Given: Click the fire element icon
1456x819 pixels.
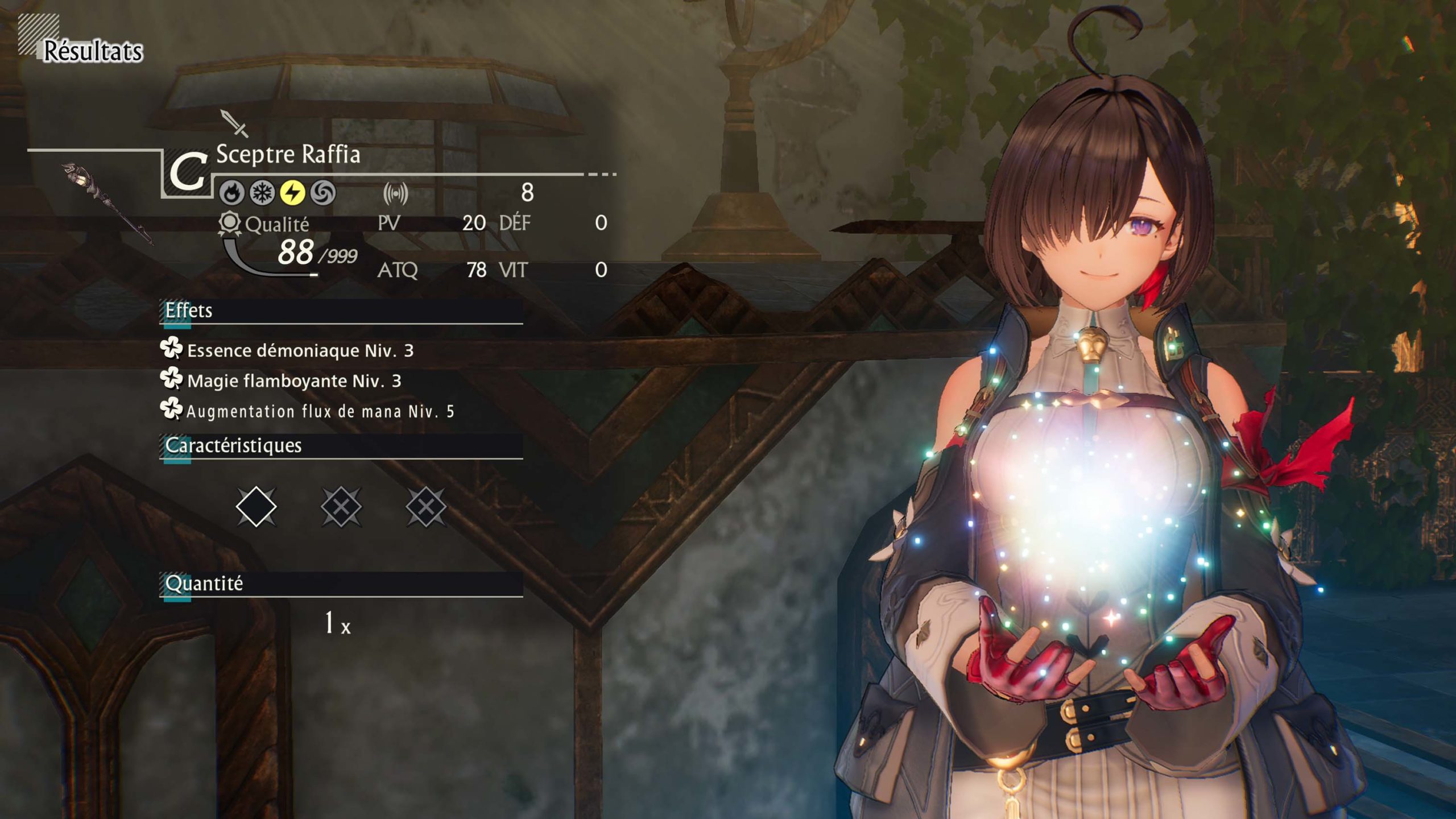Looking at the screenshot, I should (x=232, y=193).
